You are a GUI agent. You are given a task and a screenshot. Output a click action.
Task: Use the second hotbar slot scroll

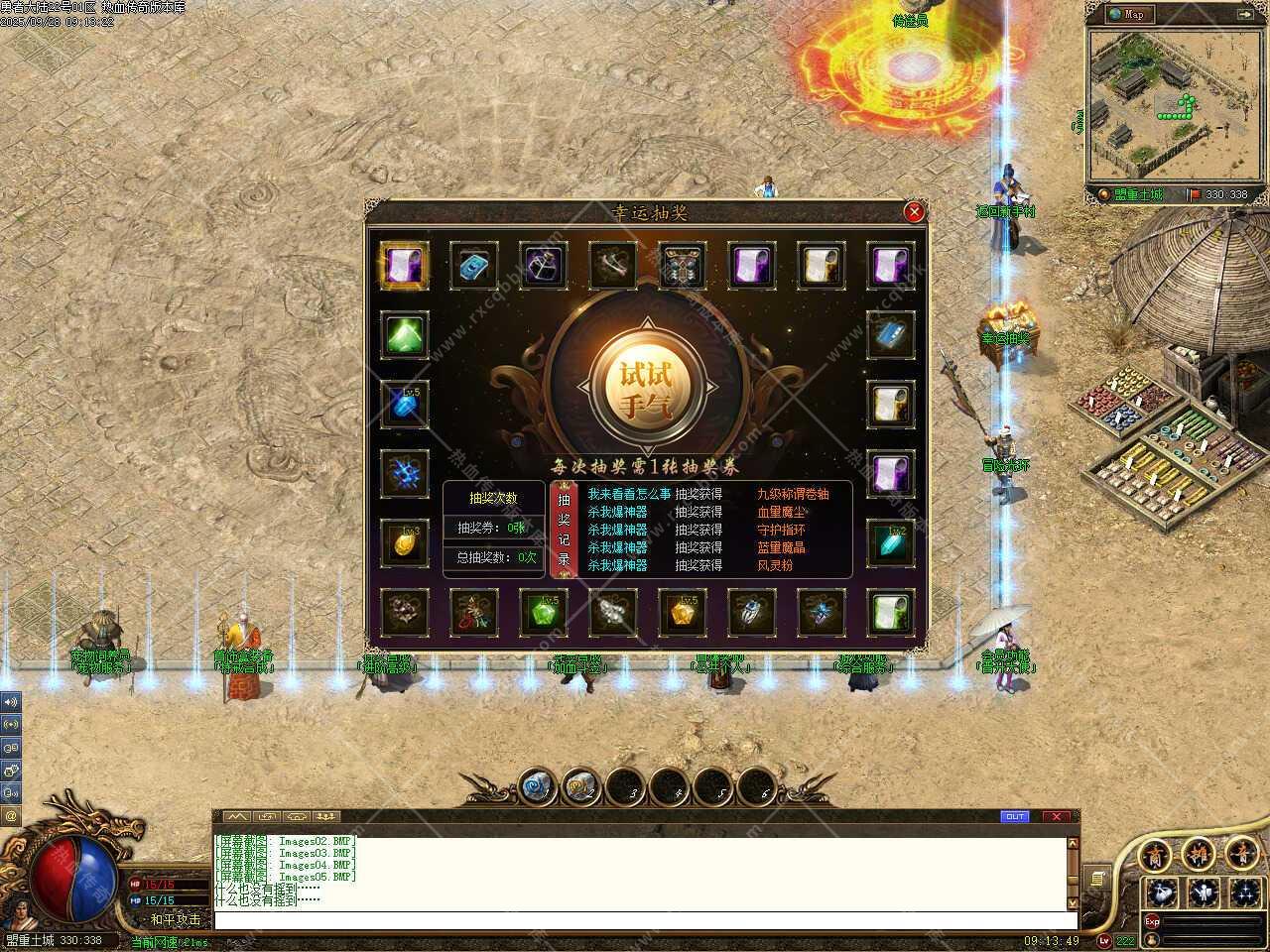pos(579,787)
